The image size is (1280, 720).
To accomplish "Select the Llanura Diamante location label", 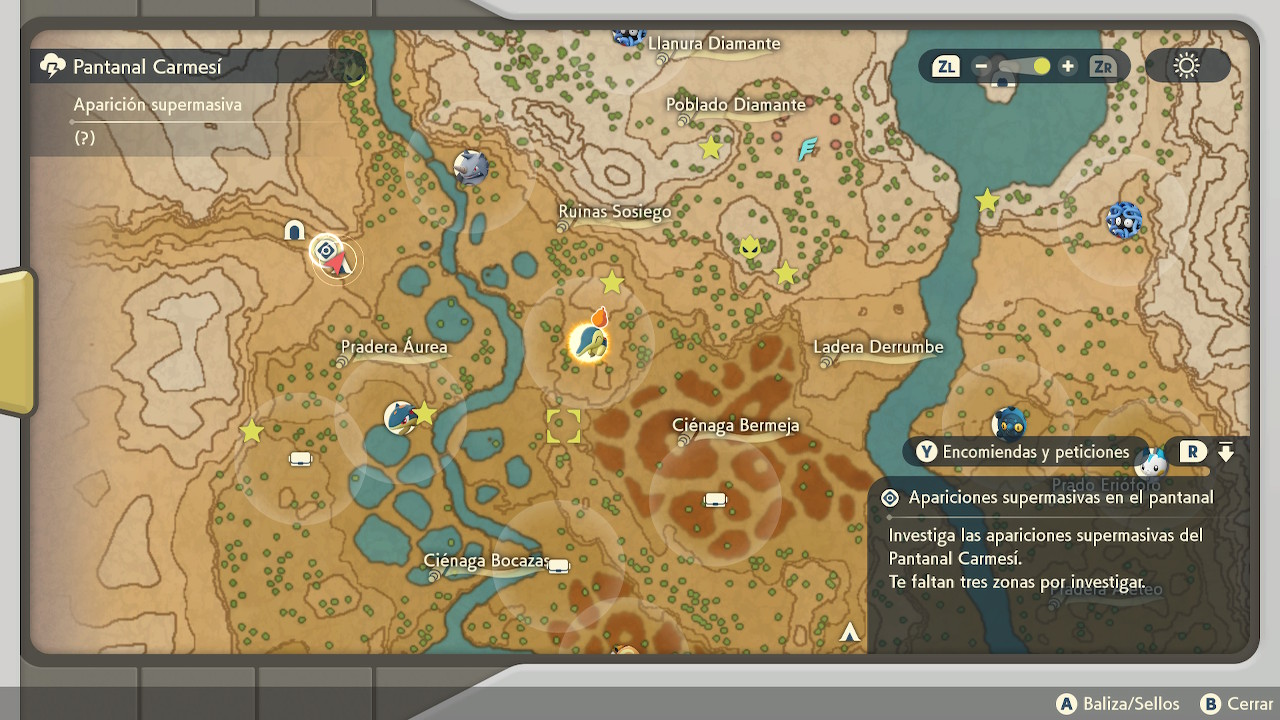I will click(x=713, y=44).
